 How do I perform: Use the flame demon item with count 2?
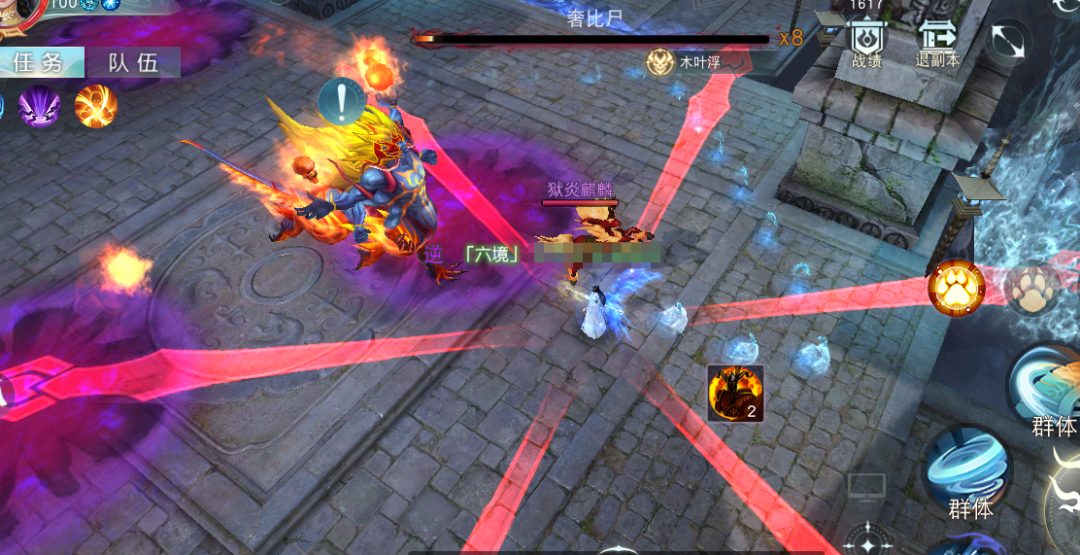[x=735, y=392]
